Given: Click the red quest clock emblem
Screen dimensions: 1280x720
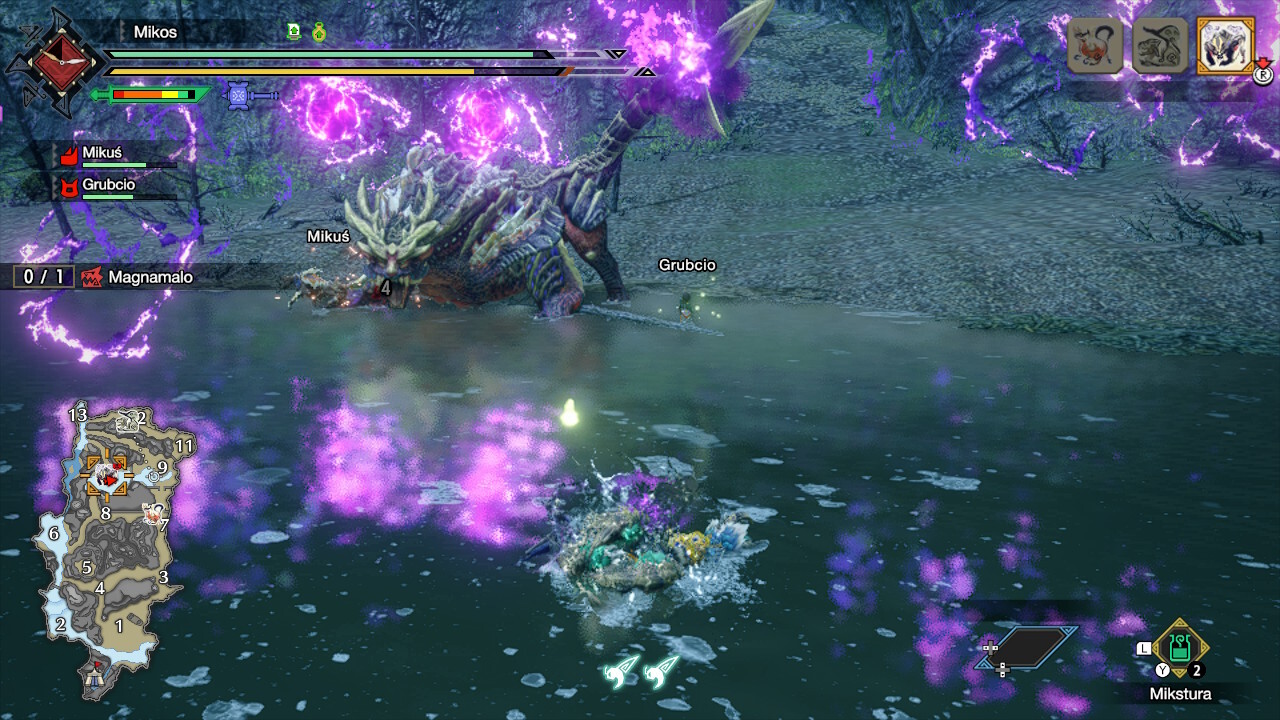Looking at the screenshot, I should pyautogui.click(x=53, y=62).
